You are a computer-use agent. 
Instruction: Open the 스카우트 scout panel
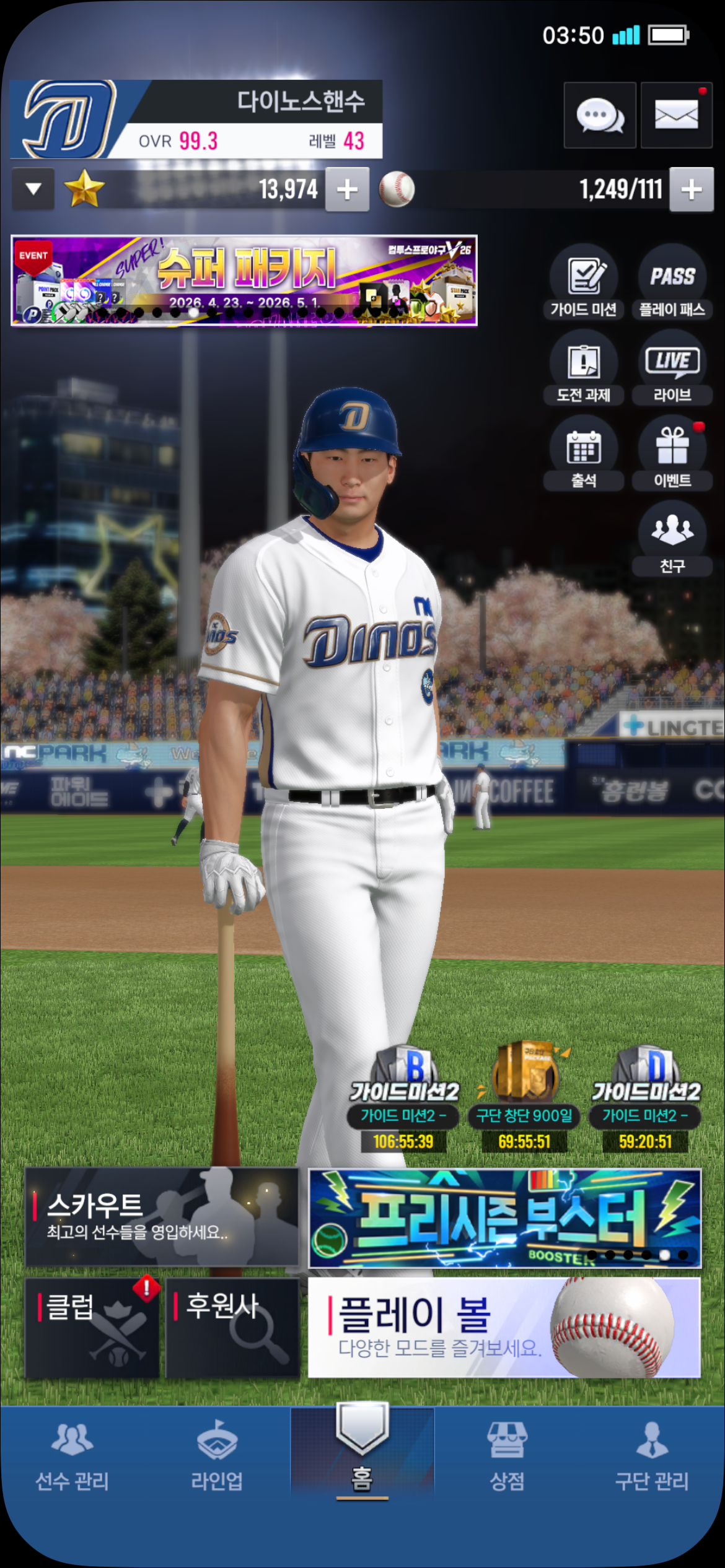click(x=162, y=1217)
